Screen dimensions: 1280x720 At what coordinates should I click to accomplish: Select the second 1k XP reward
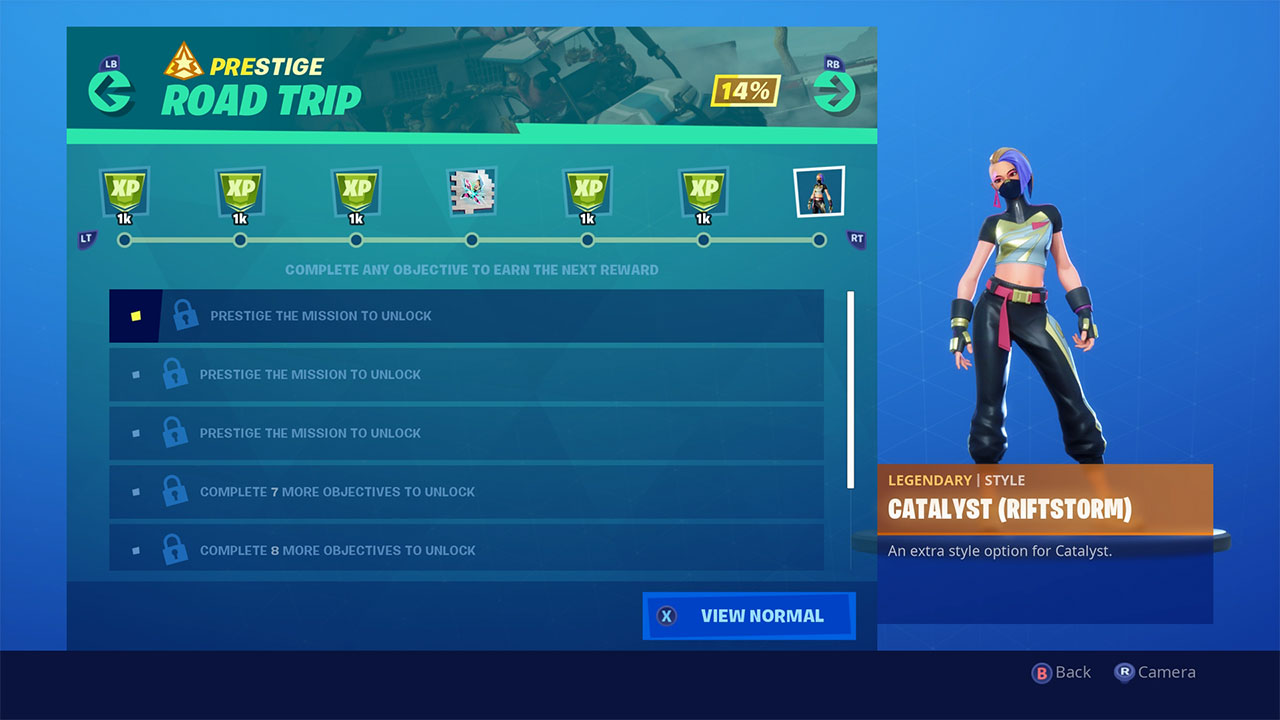pos(240,192)
